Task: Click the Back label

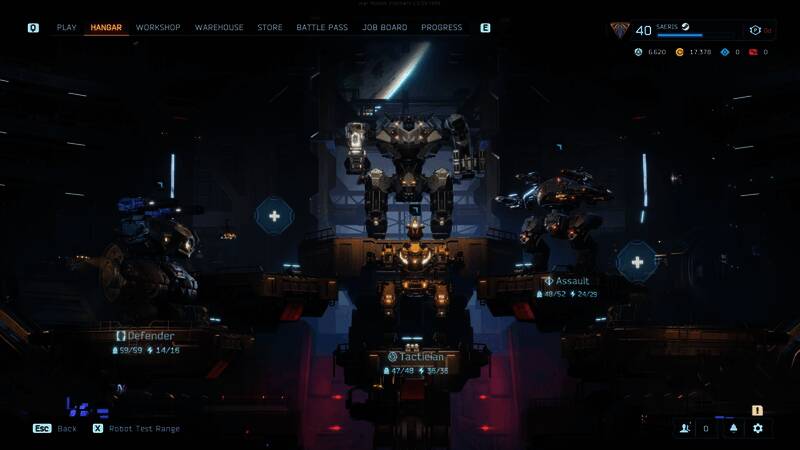Action: coord(66,429)
